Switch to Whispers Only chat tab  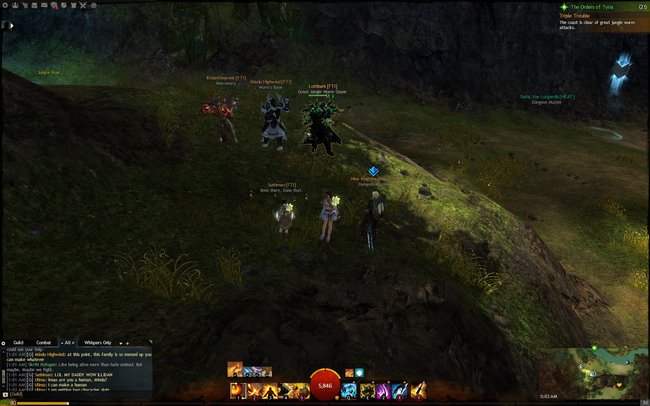[x=97, y=342]
